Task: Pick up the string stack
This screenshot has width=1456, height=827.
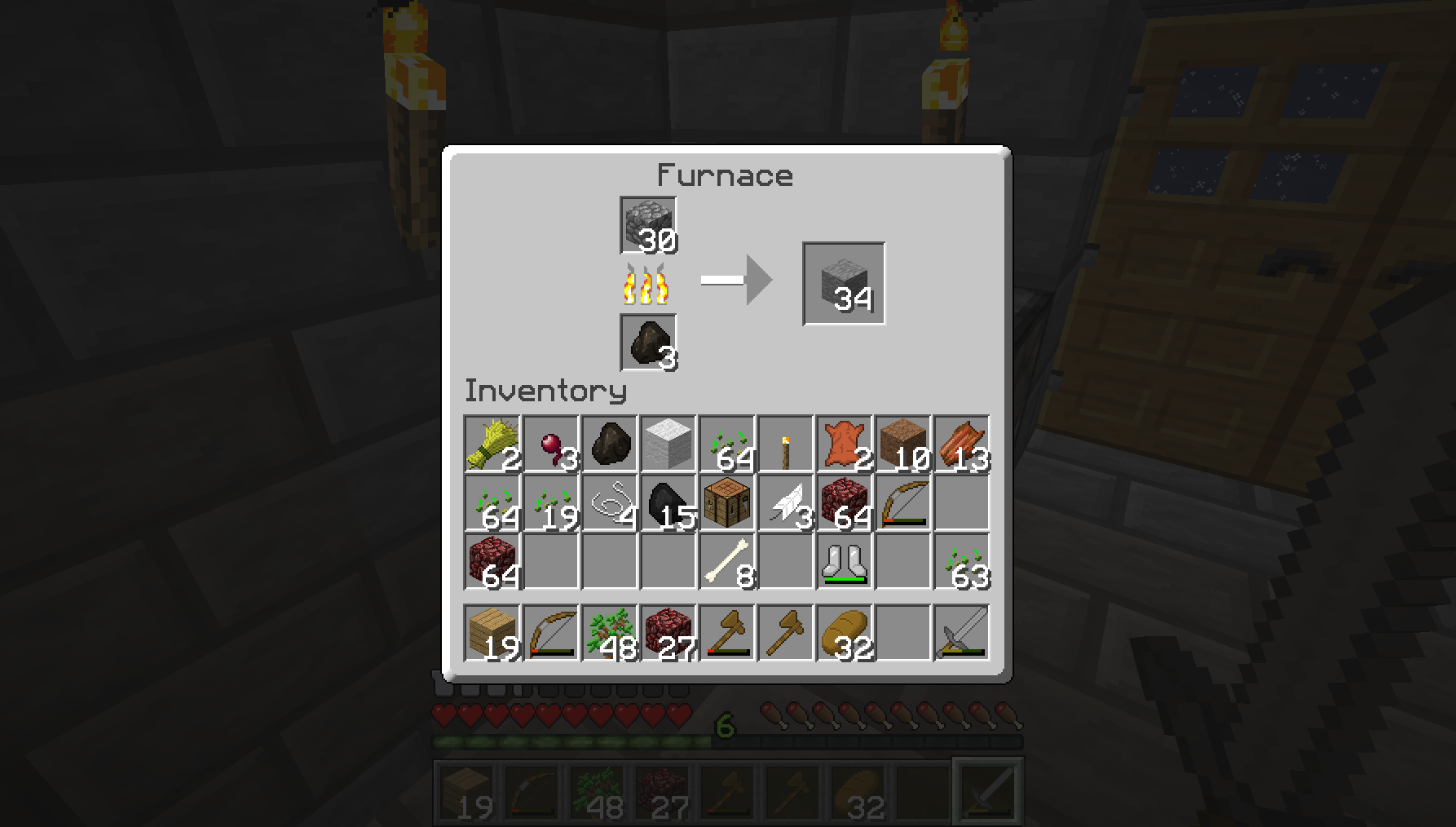Action: pos(610,503)
